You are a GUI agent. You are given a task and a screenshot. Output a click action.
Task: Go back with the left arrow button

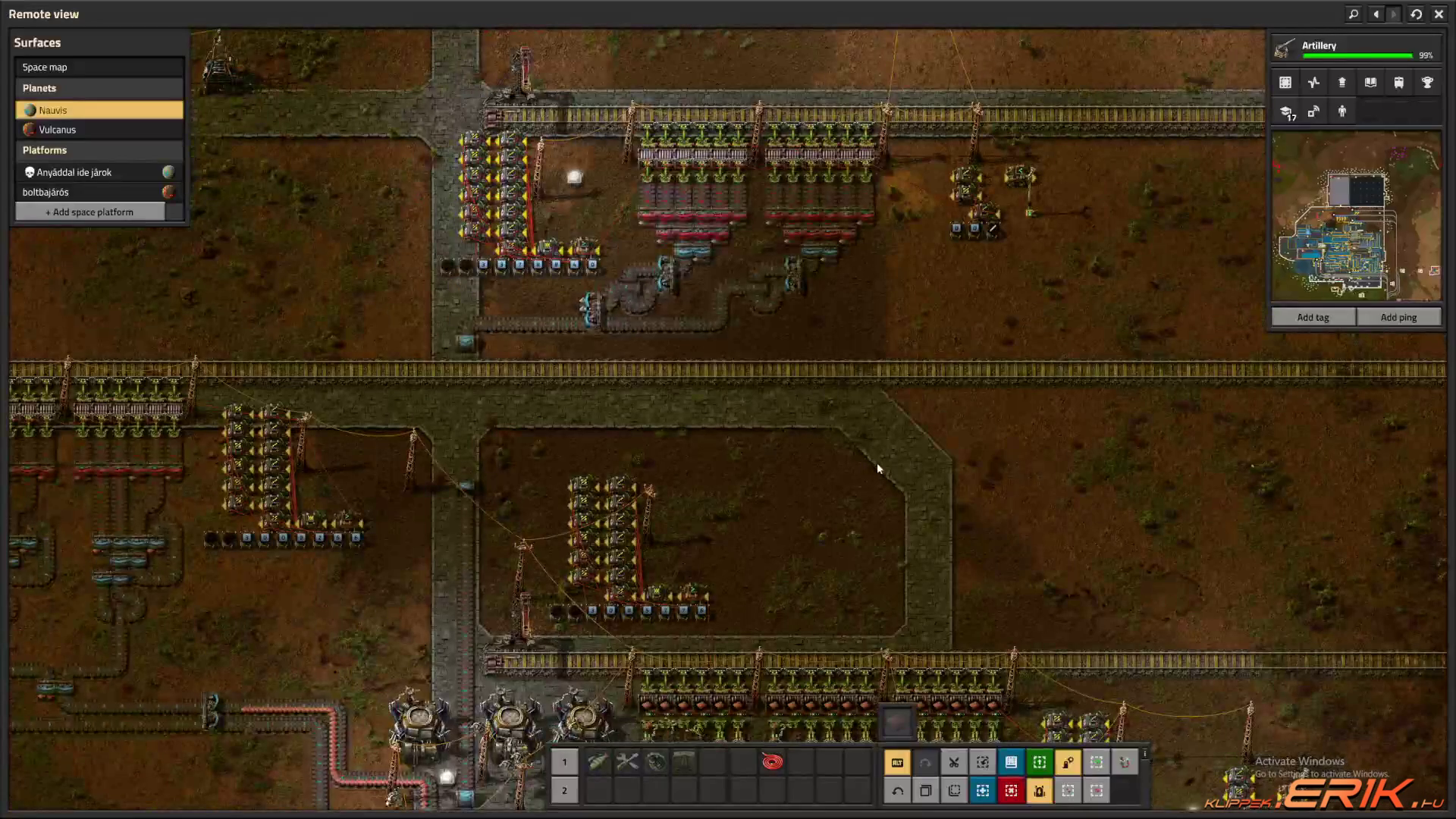1376,14
